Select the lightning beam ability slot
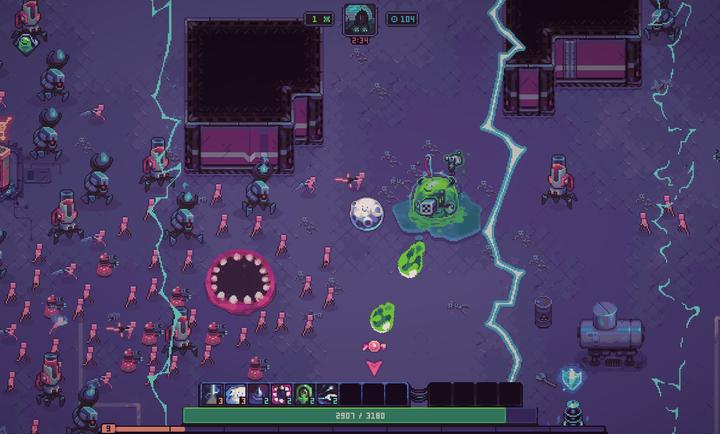The image size is (720, 434). click(213, 394)
